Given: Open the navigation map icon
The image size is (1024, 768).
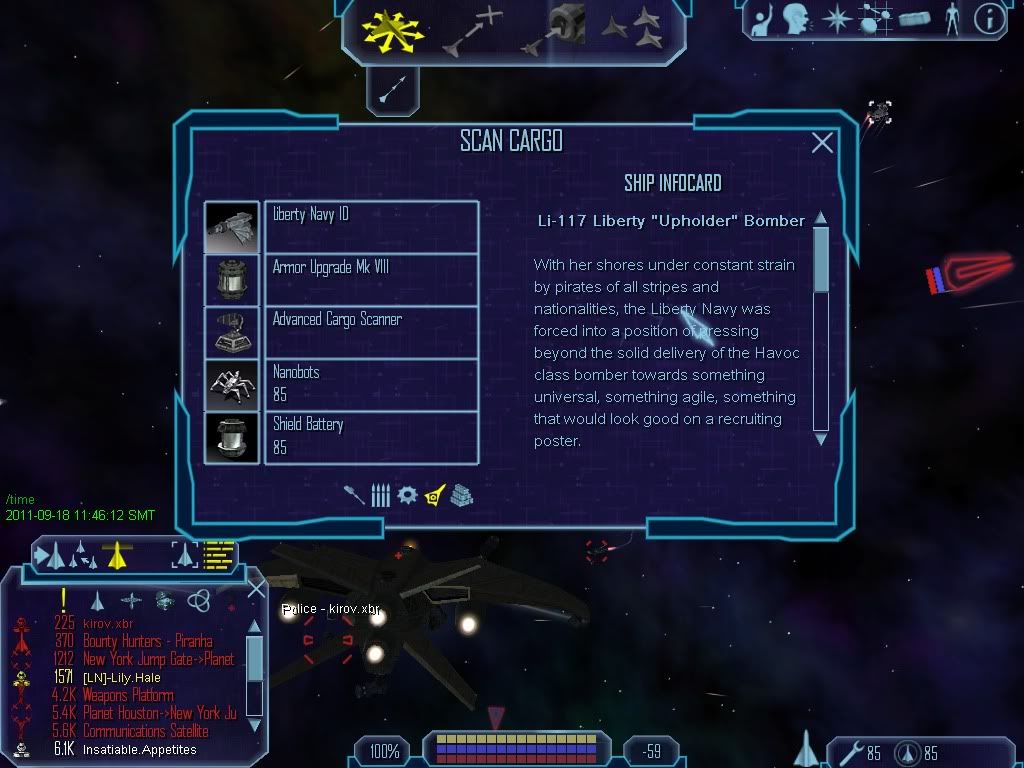Looking at the screenshot, I should 872,18.
